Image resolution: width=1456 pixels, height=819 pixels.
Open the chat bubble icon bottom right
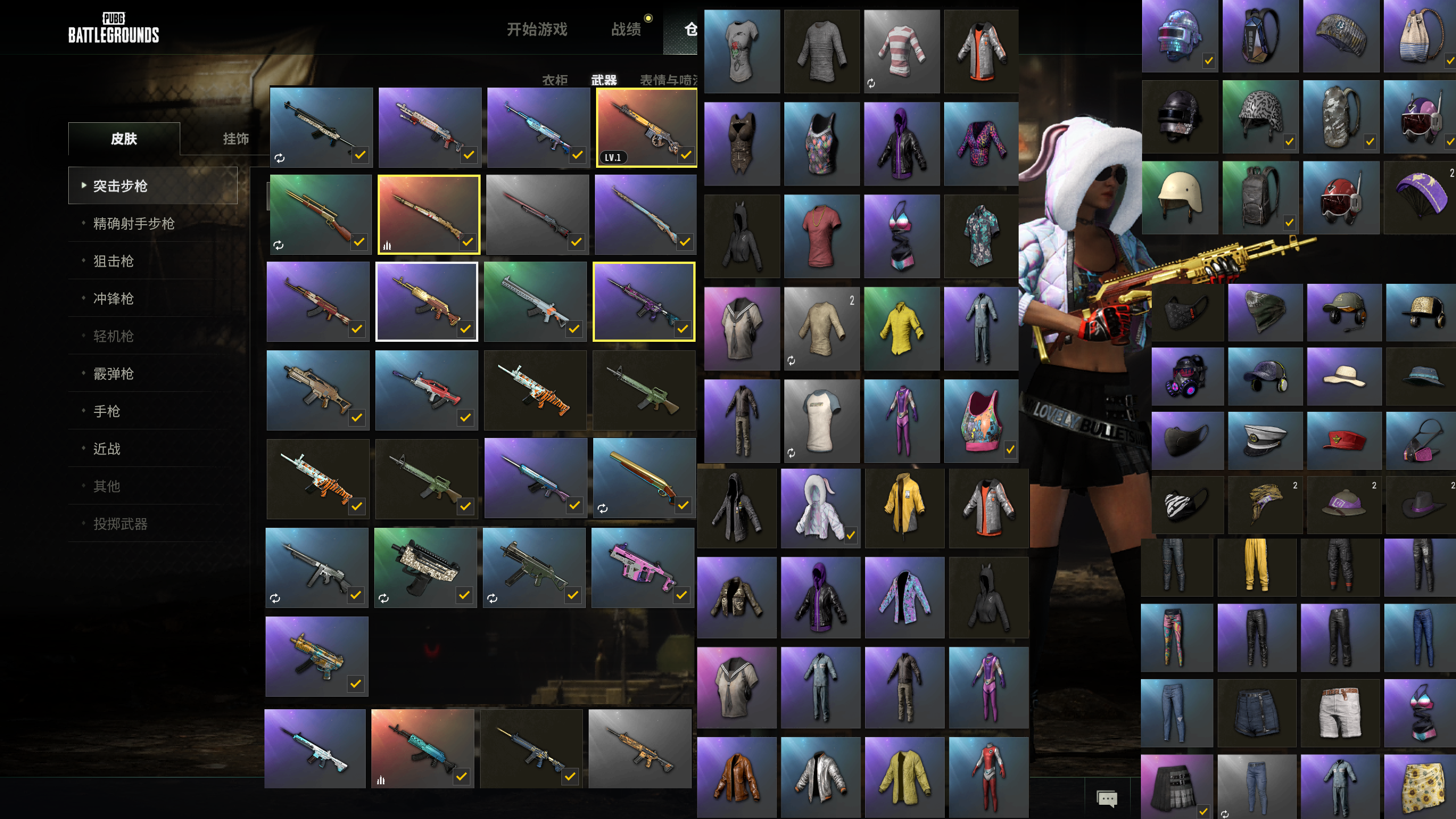(x=1107, y=799)
